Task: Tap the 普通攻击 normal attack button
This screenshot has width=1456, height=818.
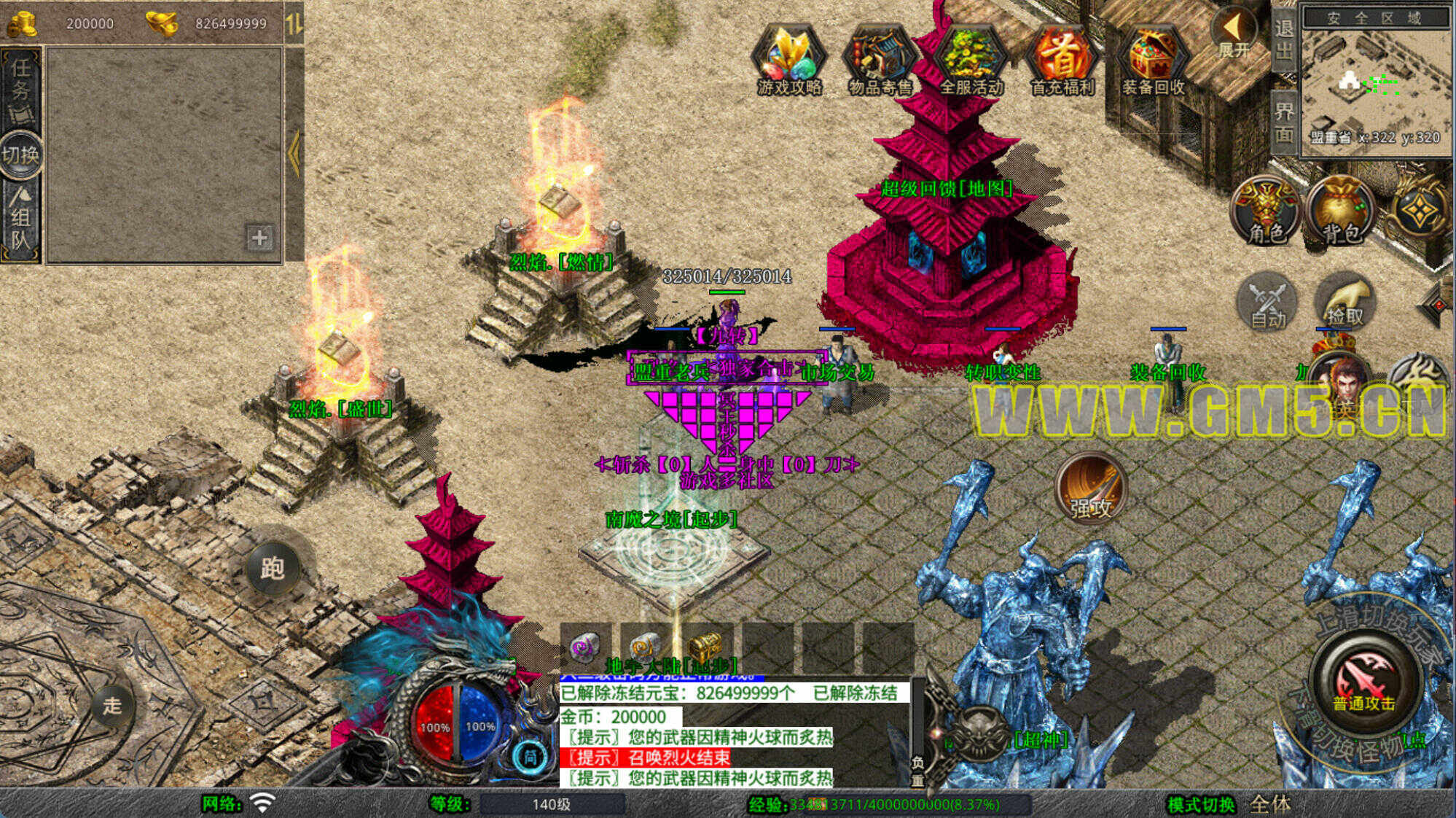Action: (x=1363, y=682)
